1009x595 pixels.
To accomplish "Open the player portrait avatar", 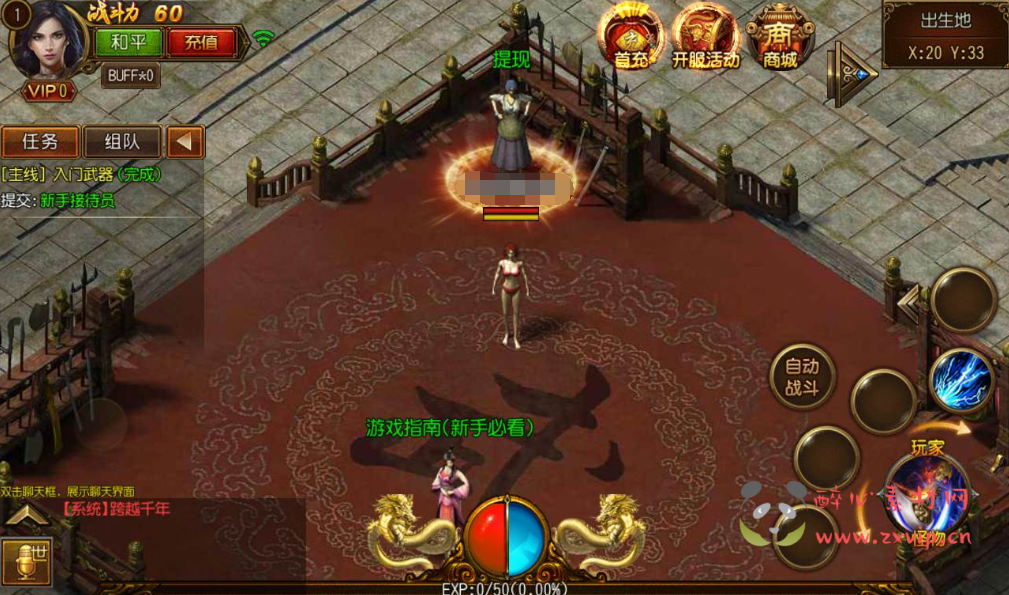I will pos(47,40).
